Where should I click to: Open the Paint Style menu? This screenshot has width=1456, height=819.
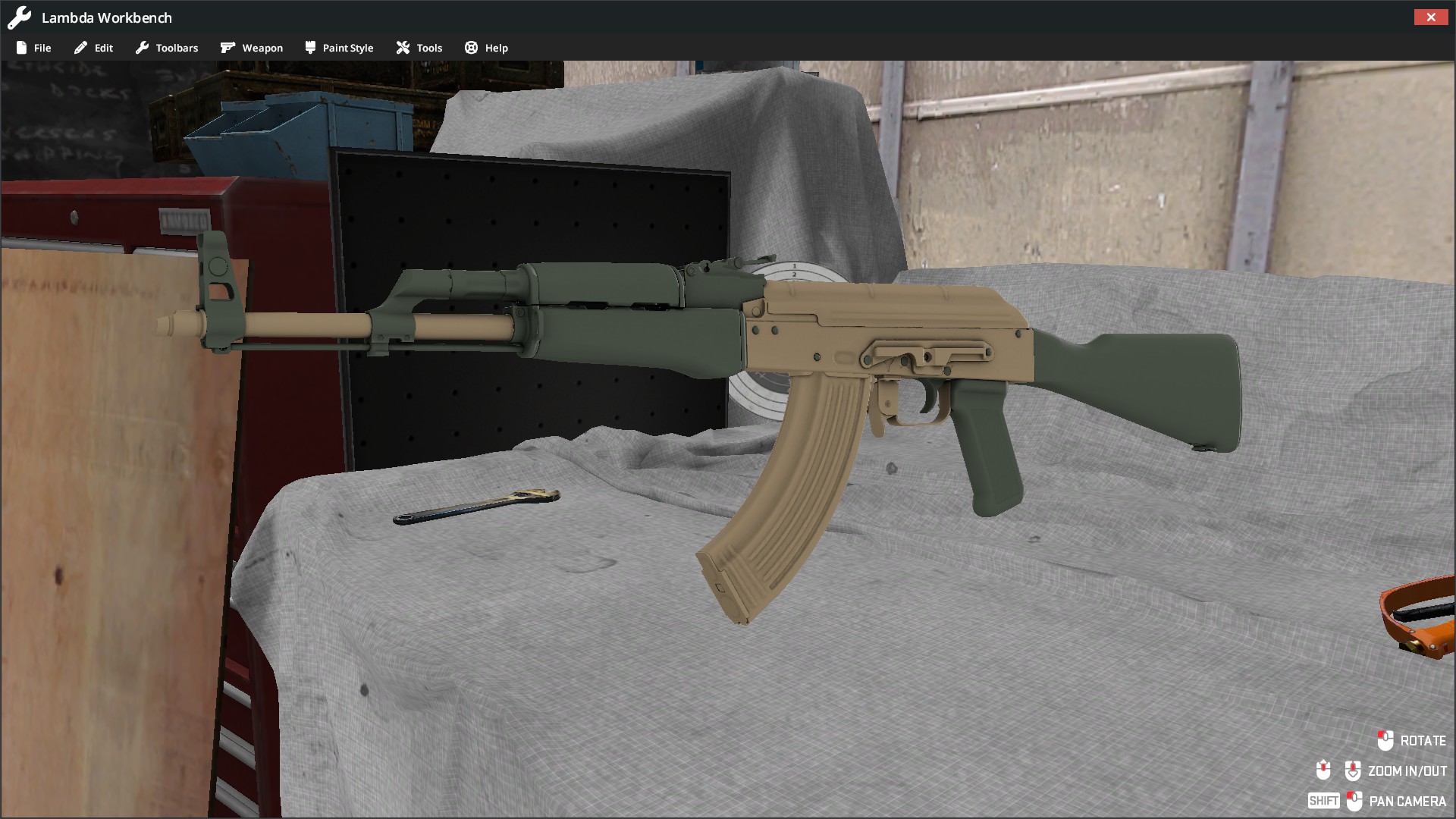pos(347,47)
